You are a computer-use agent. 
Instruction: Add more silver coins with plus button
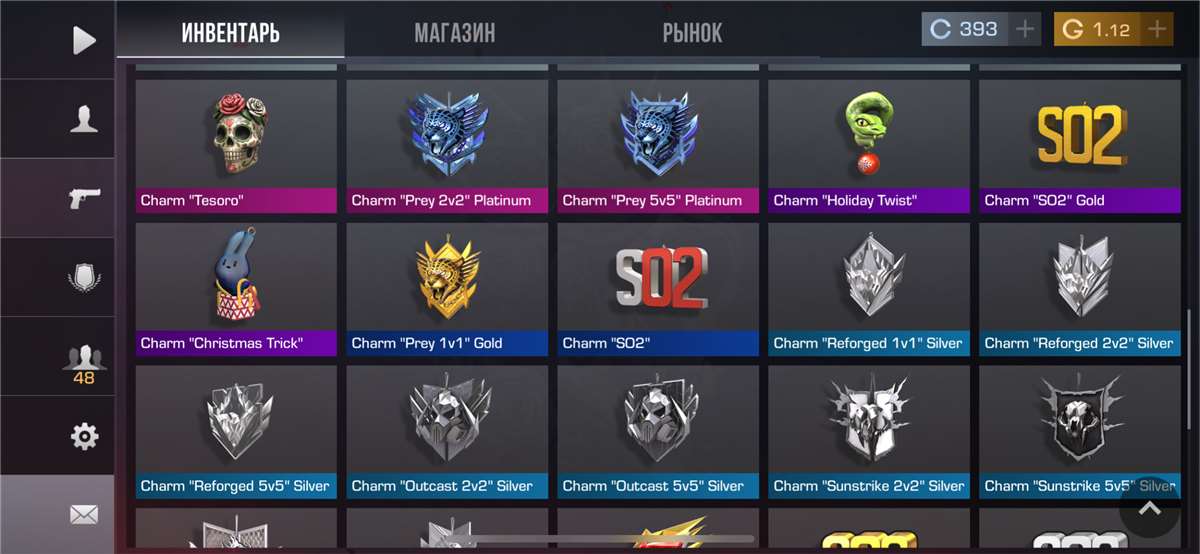click(x=1025, y=29)
